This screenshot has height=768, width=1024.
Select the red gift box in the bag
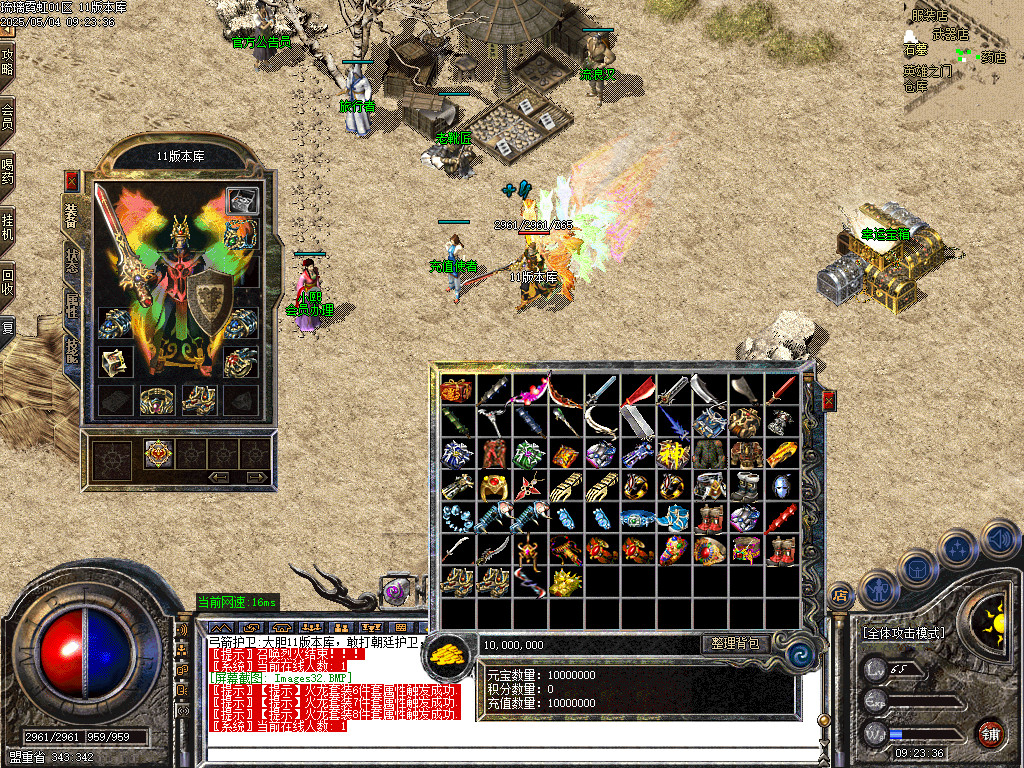(x=457, y=388)
